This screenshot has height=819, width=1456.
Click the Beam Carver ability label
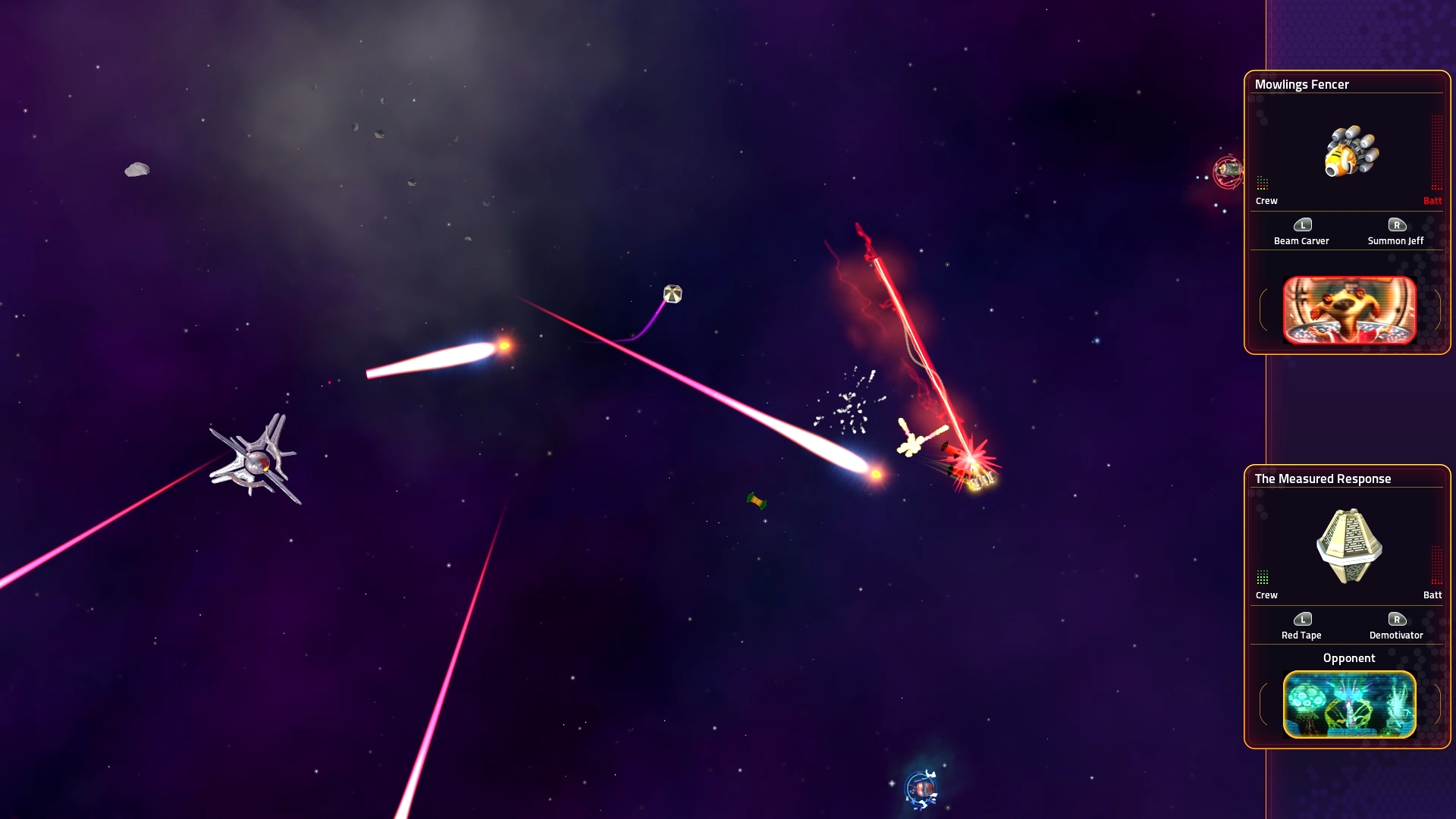(x=1302, y=240)
